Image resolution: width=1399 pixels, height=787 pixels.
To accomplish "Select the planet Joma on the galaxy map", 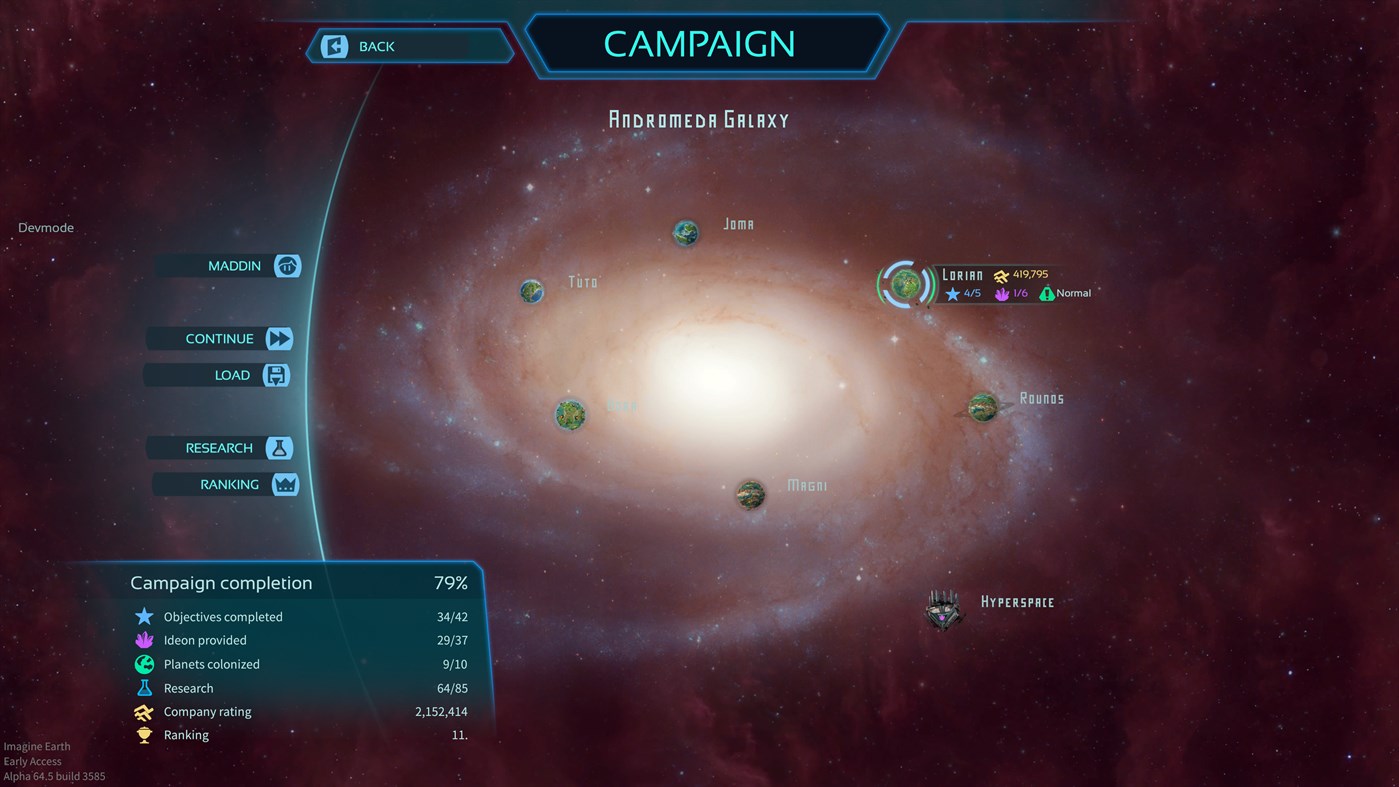I will click(686, 232).
